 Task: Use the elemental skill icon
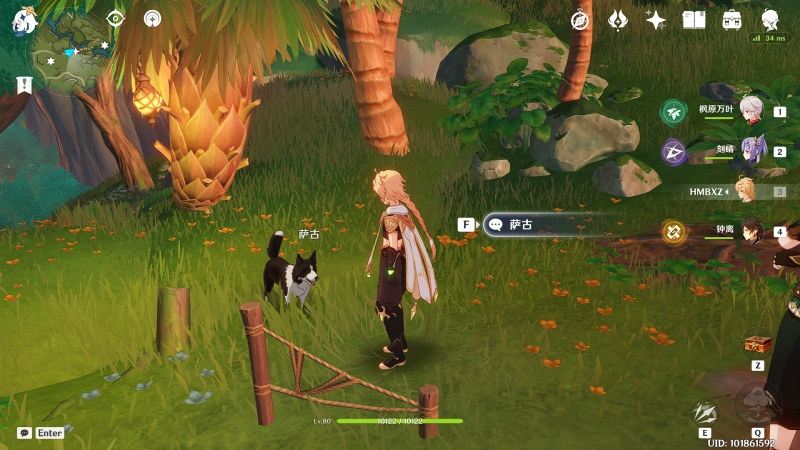point(705,411)
